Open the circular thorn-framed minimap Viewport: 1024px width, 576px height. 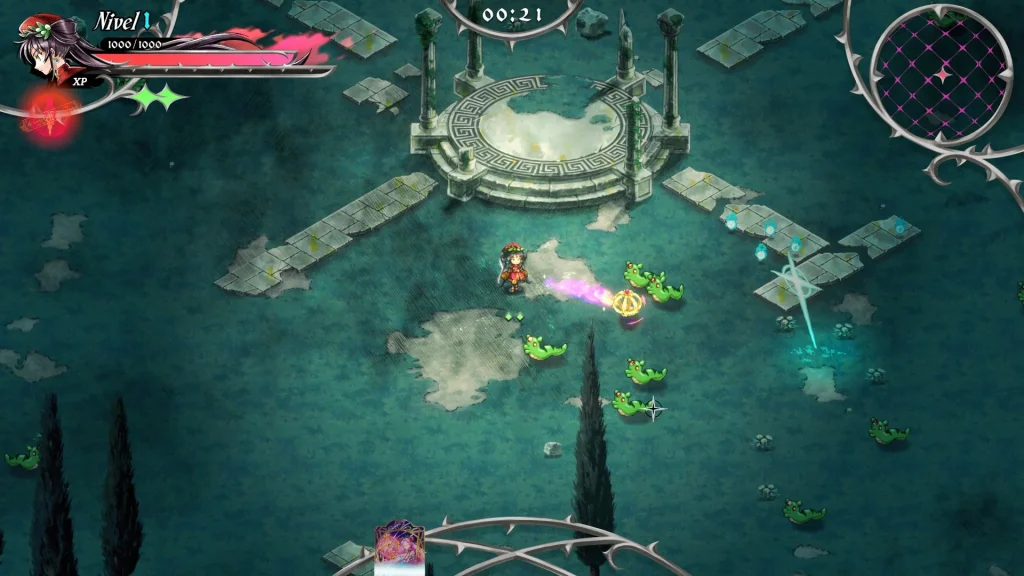pyautogui.click(x=940, y=73)
